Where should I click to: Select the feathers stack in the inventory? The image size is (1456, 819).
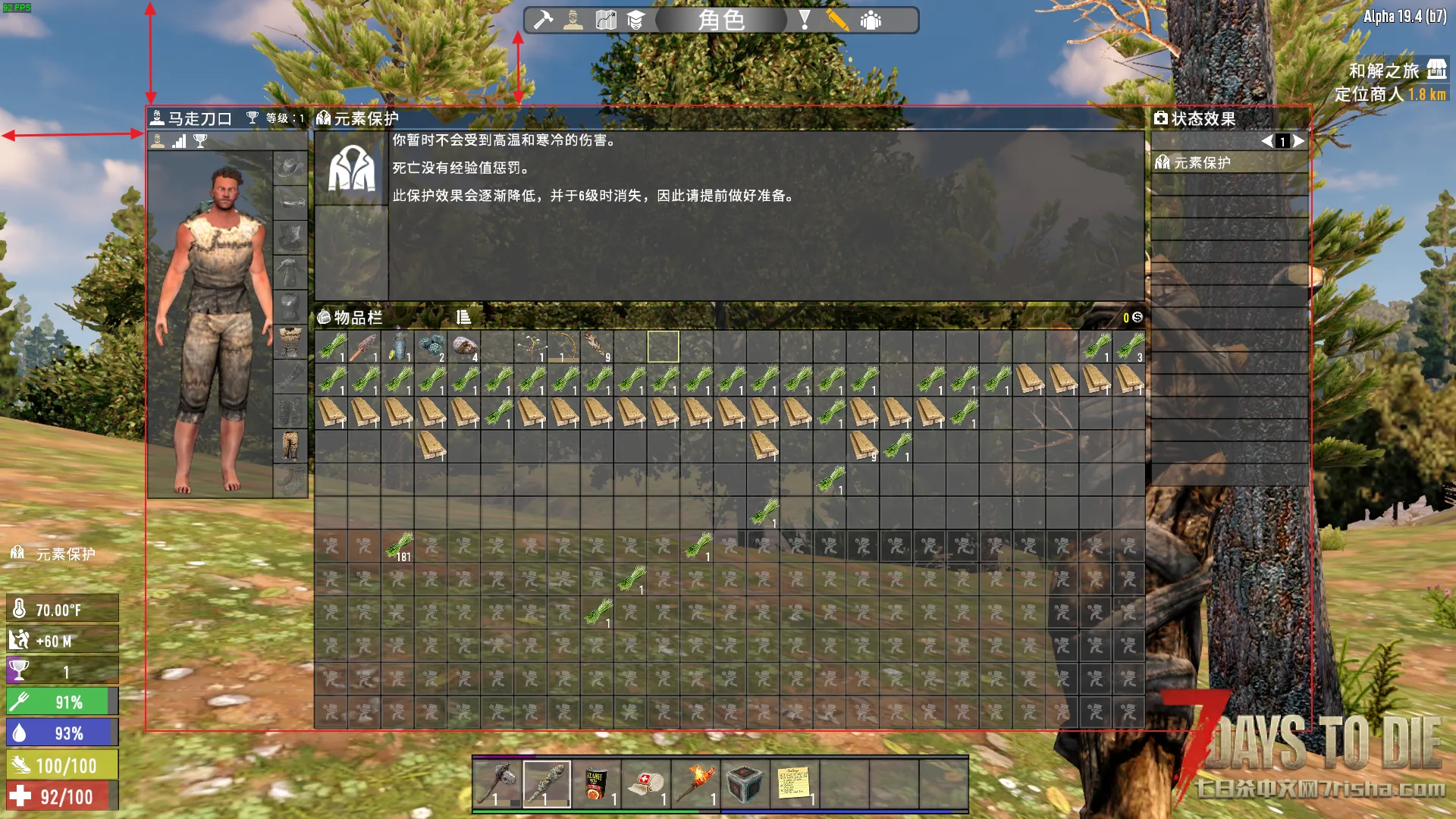[x=597, y=347]
